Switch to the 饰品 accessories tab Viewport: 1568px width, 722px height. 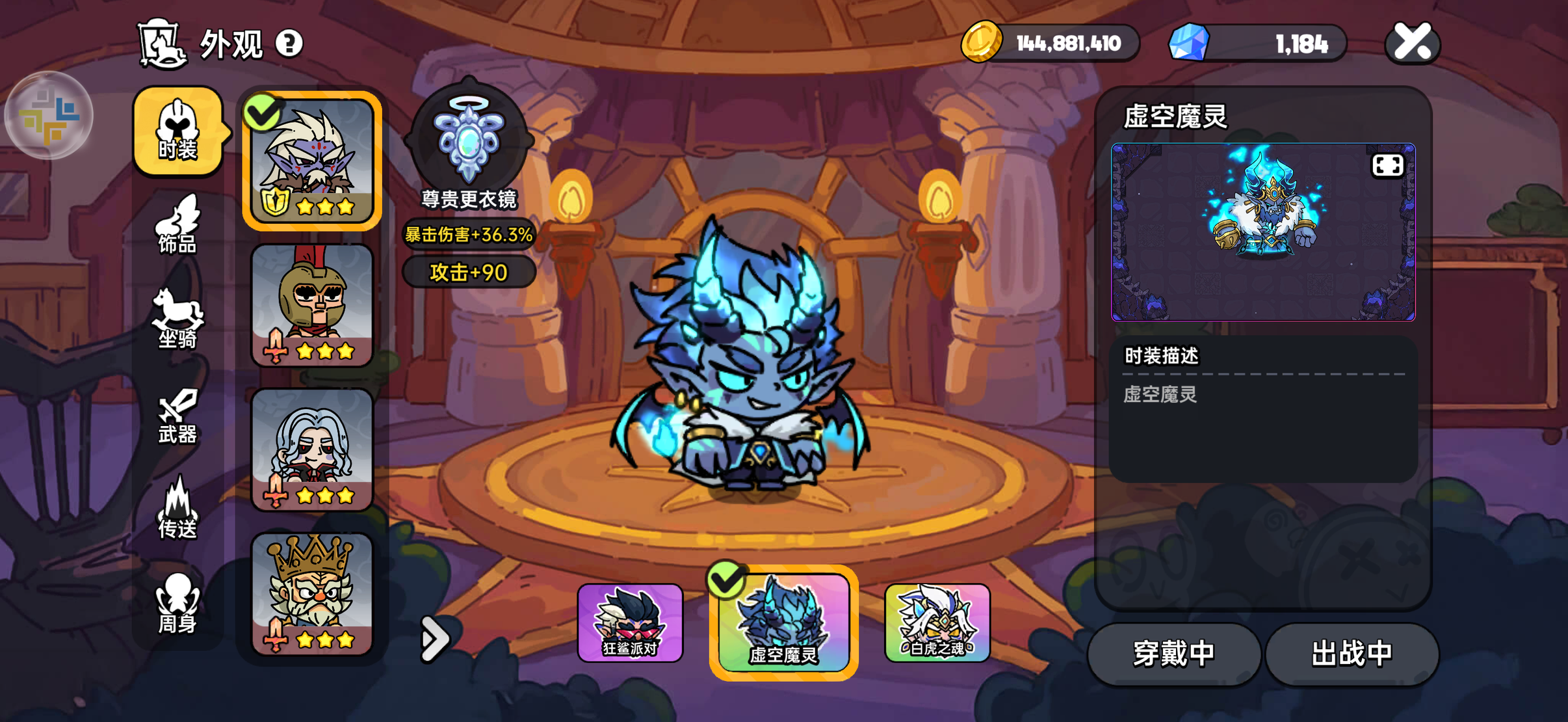177,226
